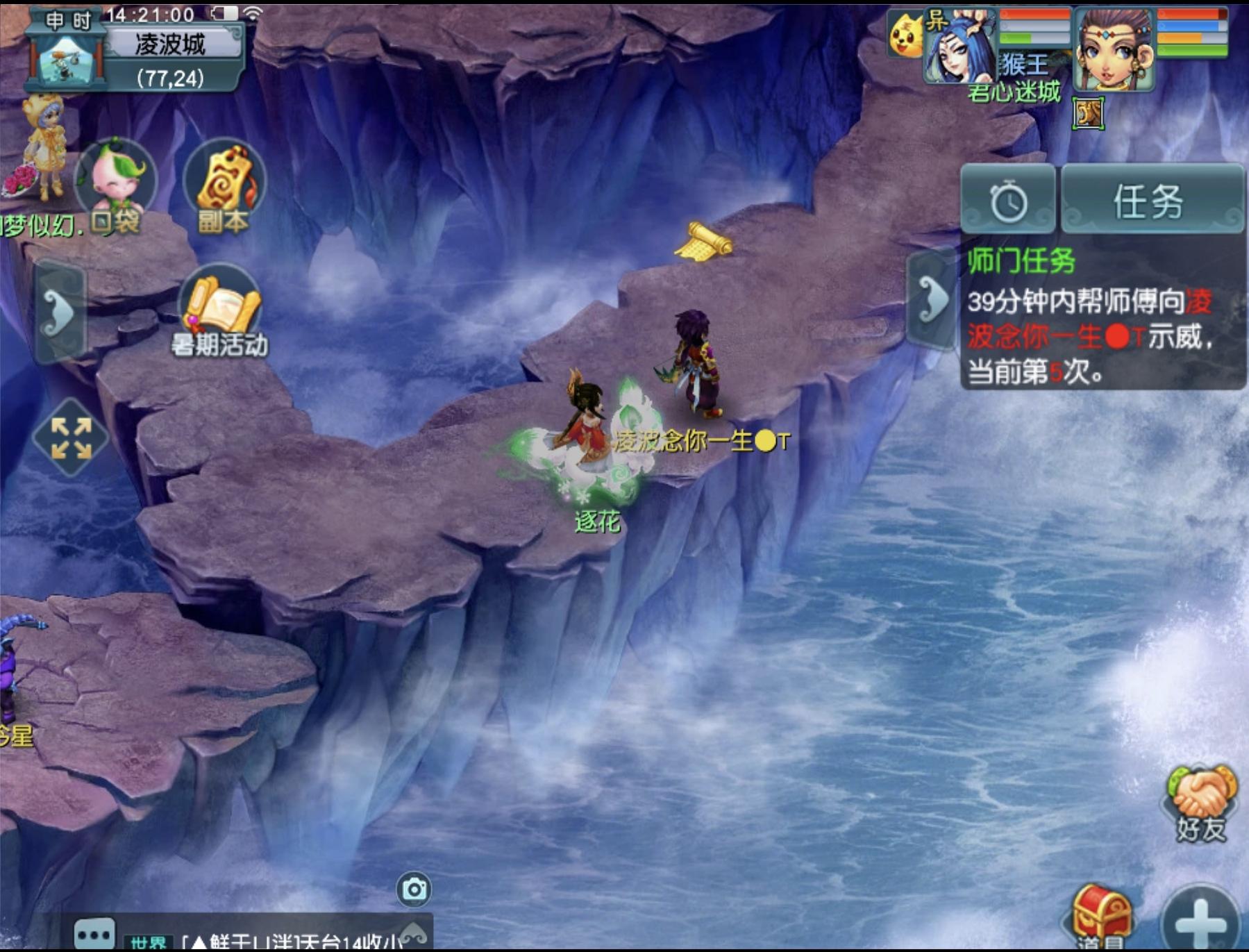Click the yellow smiley face icon
This screenshot has width=1249, height=952.
coord(905,36)
